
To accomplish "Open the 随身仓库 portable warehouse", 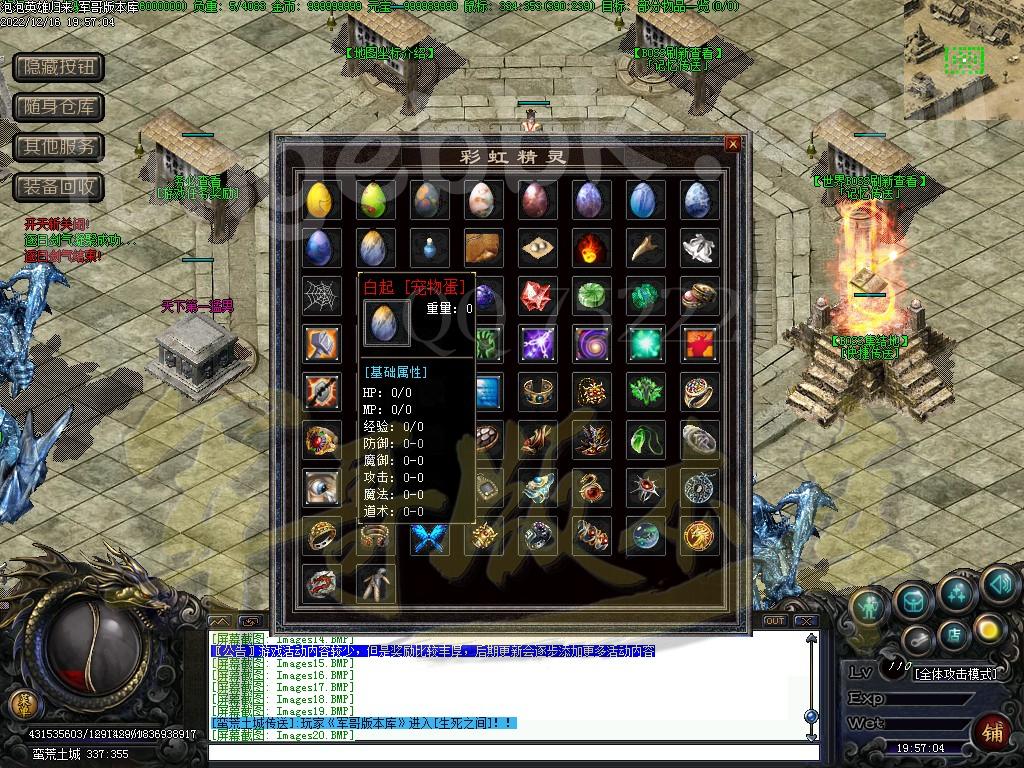I will pyautogui.click(x=59, y=107).
